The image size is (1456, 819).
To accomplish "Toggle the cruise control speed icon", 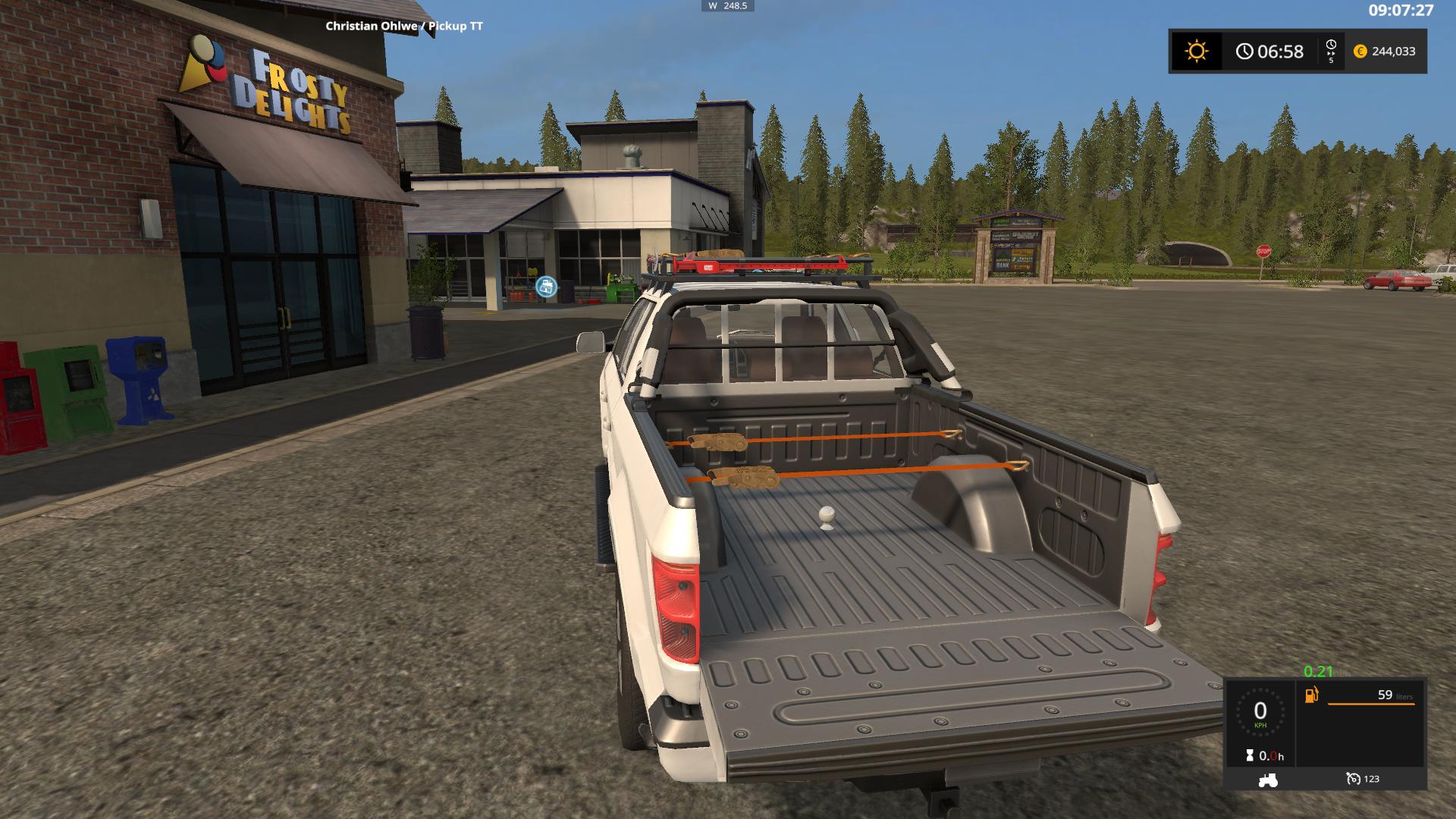I will pyautogui.click(x=1354, y=779).
